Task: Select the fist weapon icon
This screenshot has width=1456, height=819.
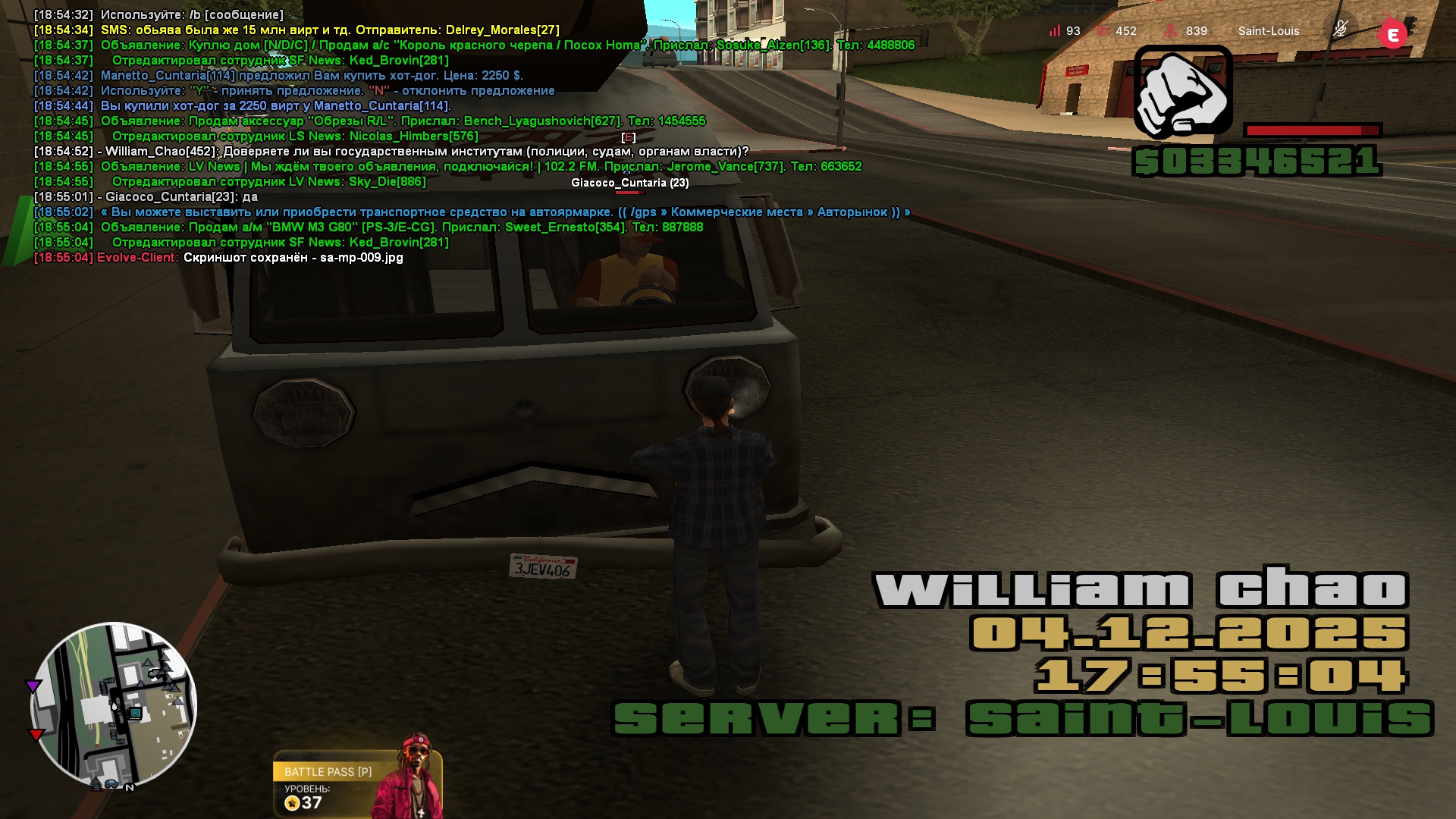Action: (1183, 92)
